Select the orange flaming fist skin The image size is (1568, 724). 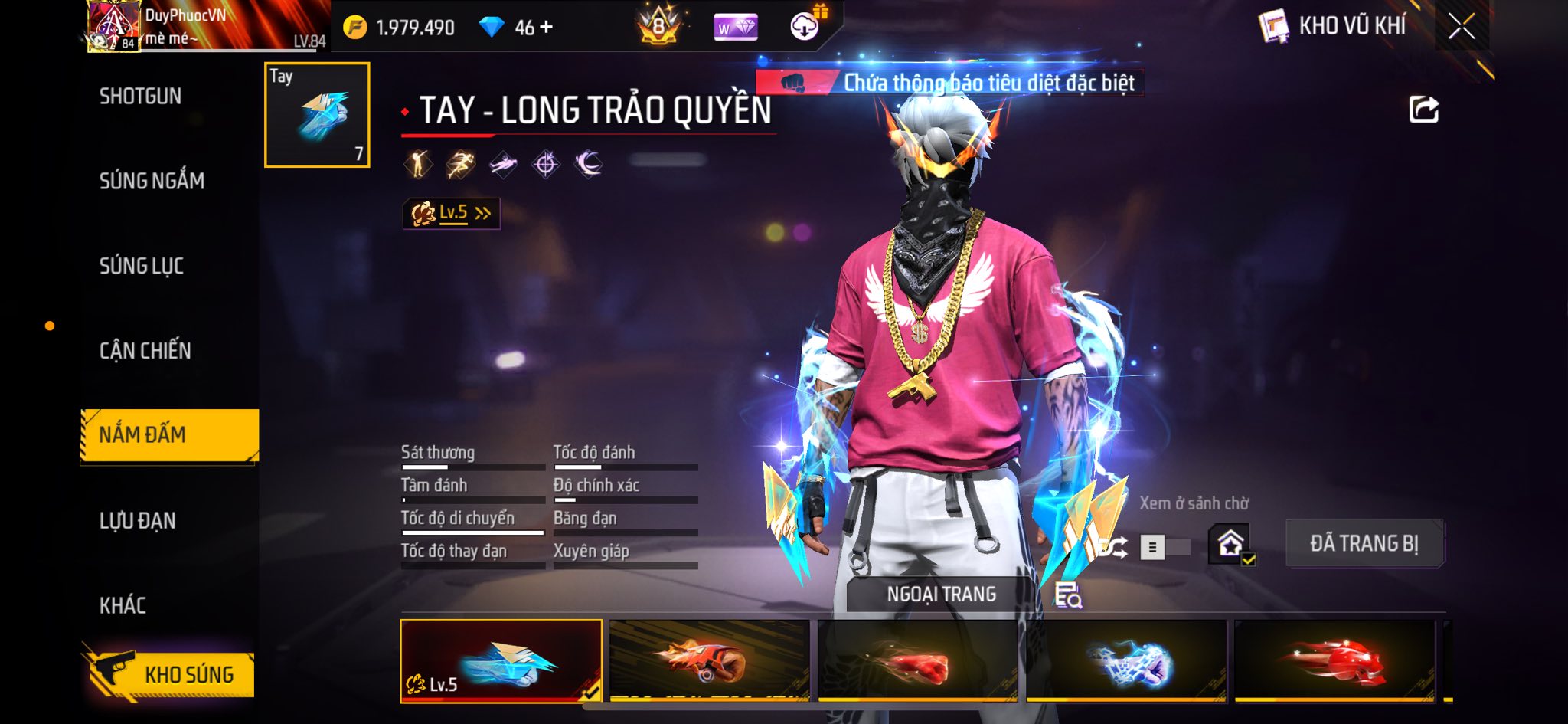[709, 660]
